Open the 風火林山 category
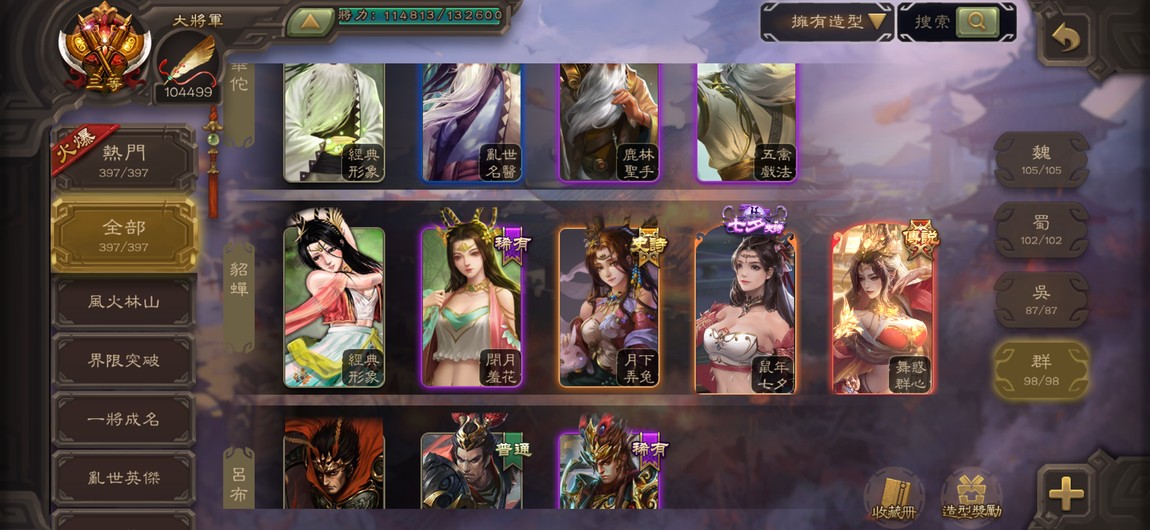This screenshot has height=530, width=1150. 125,301
